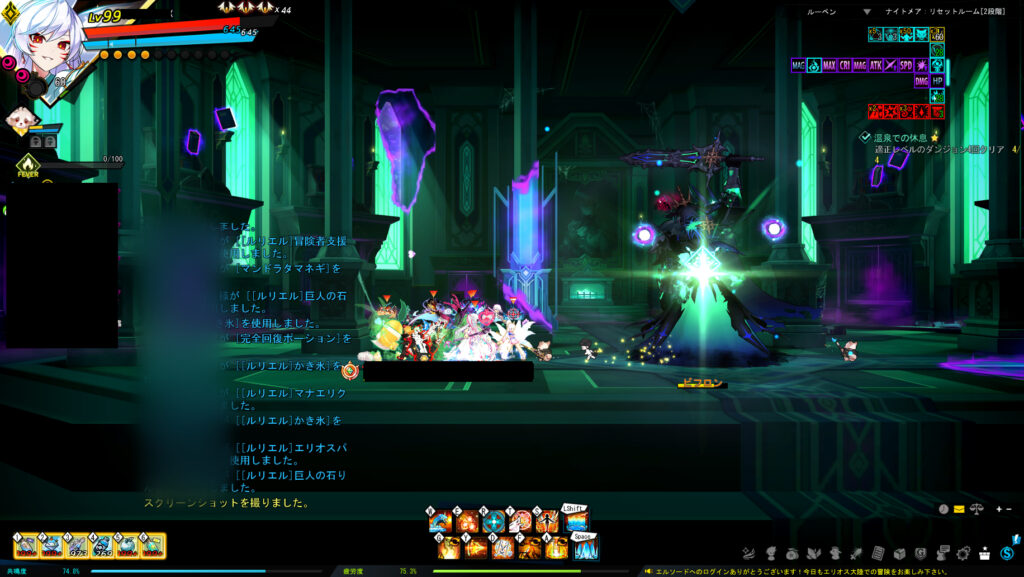
Task: Activate the white fox skill icon
Action: coord(521,522)
